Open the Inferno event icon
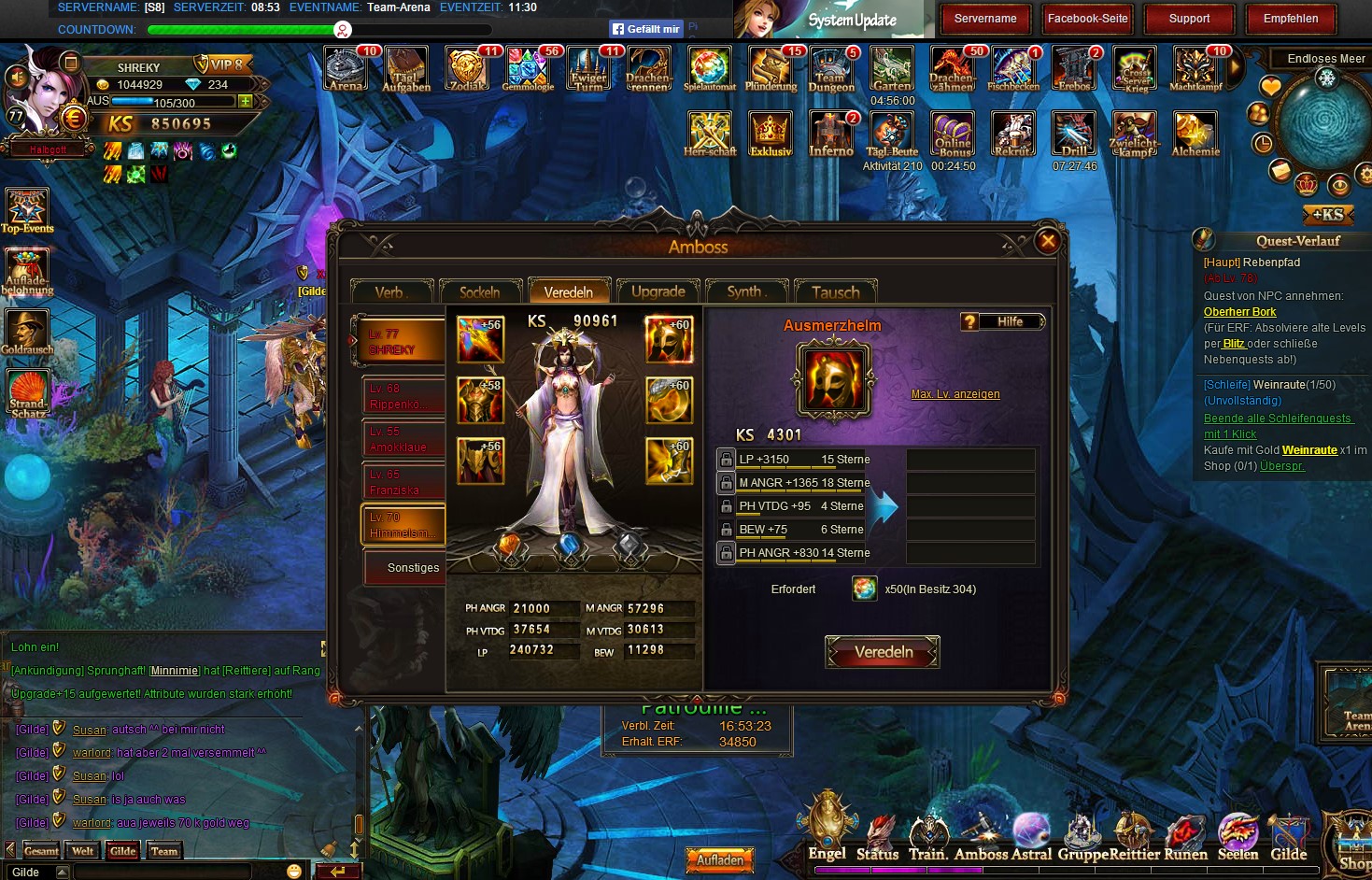 click(x=830, y=135)
